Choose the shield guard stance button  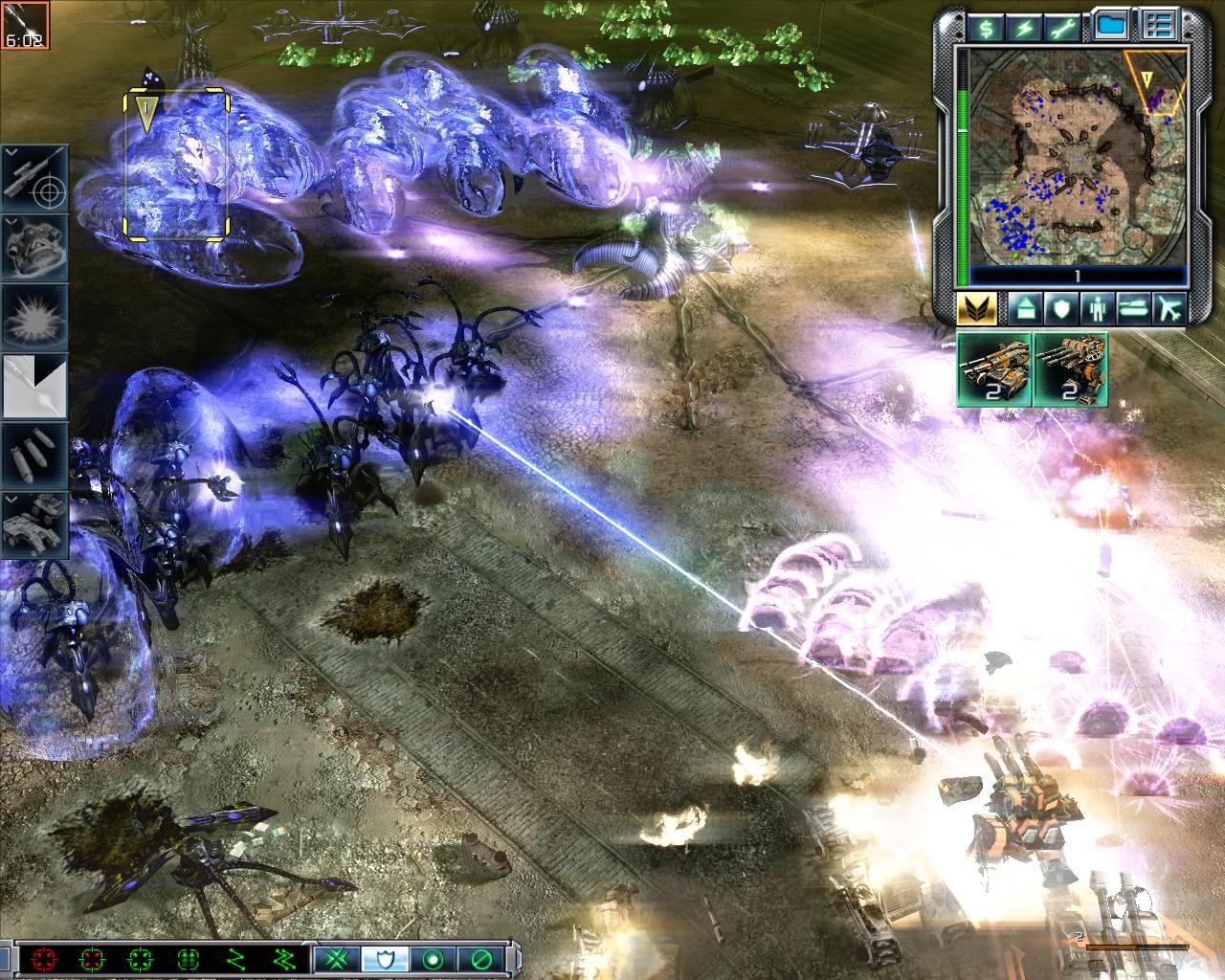[x=385, y=958]
